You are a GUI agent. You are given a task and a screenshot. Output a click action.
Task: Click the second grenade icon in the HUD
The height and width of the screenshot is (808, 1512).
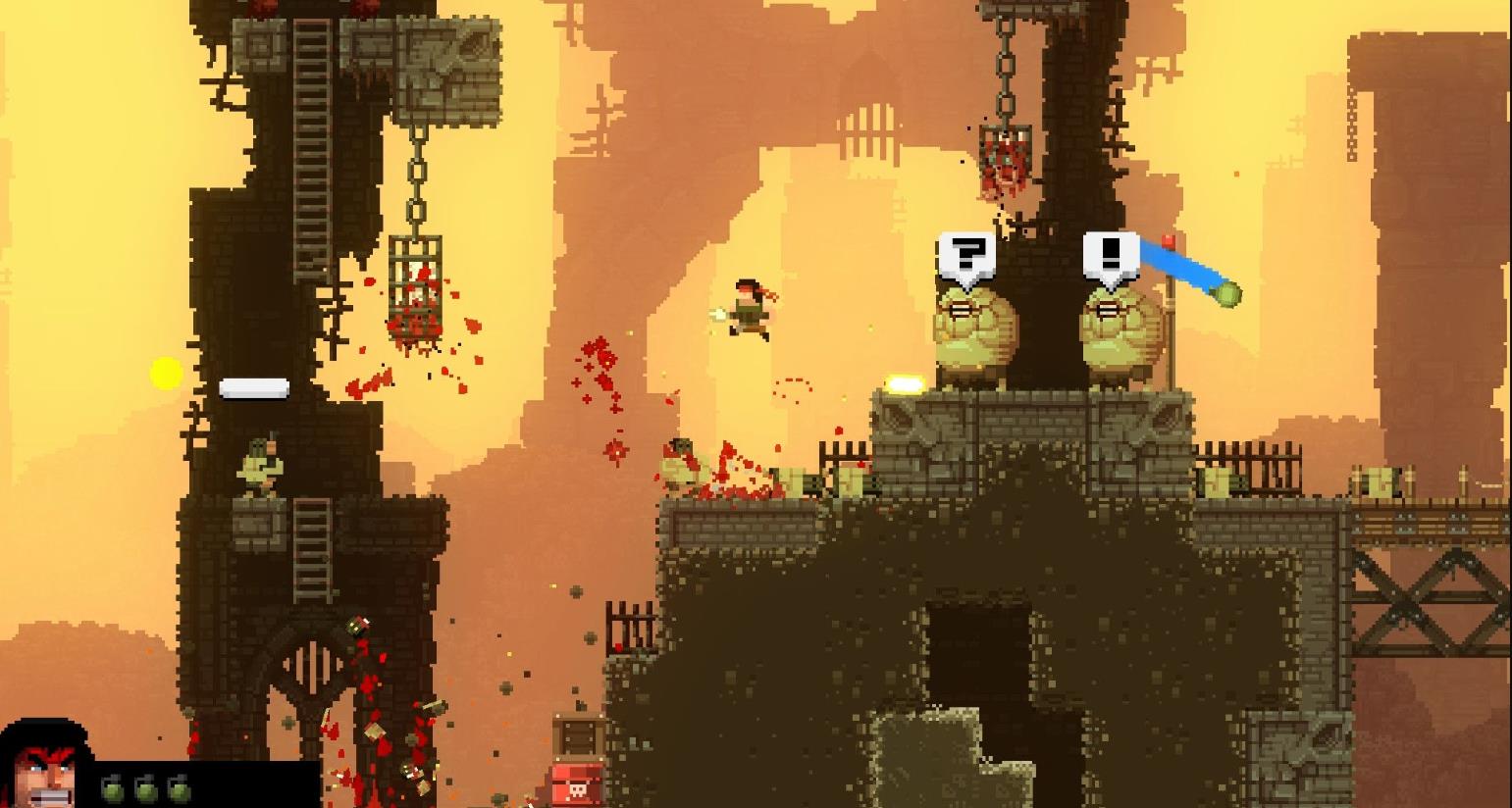click(145, 789)
